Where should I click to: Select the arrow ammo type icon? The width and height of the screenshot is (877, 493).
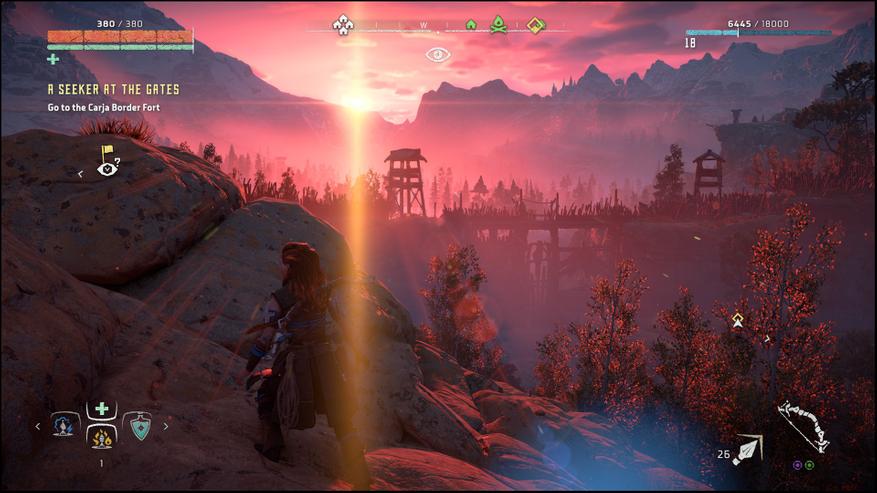(748, 451)
